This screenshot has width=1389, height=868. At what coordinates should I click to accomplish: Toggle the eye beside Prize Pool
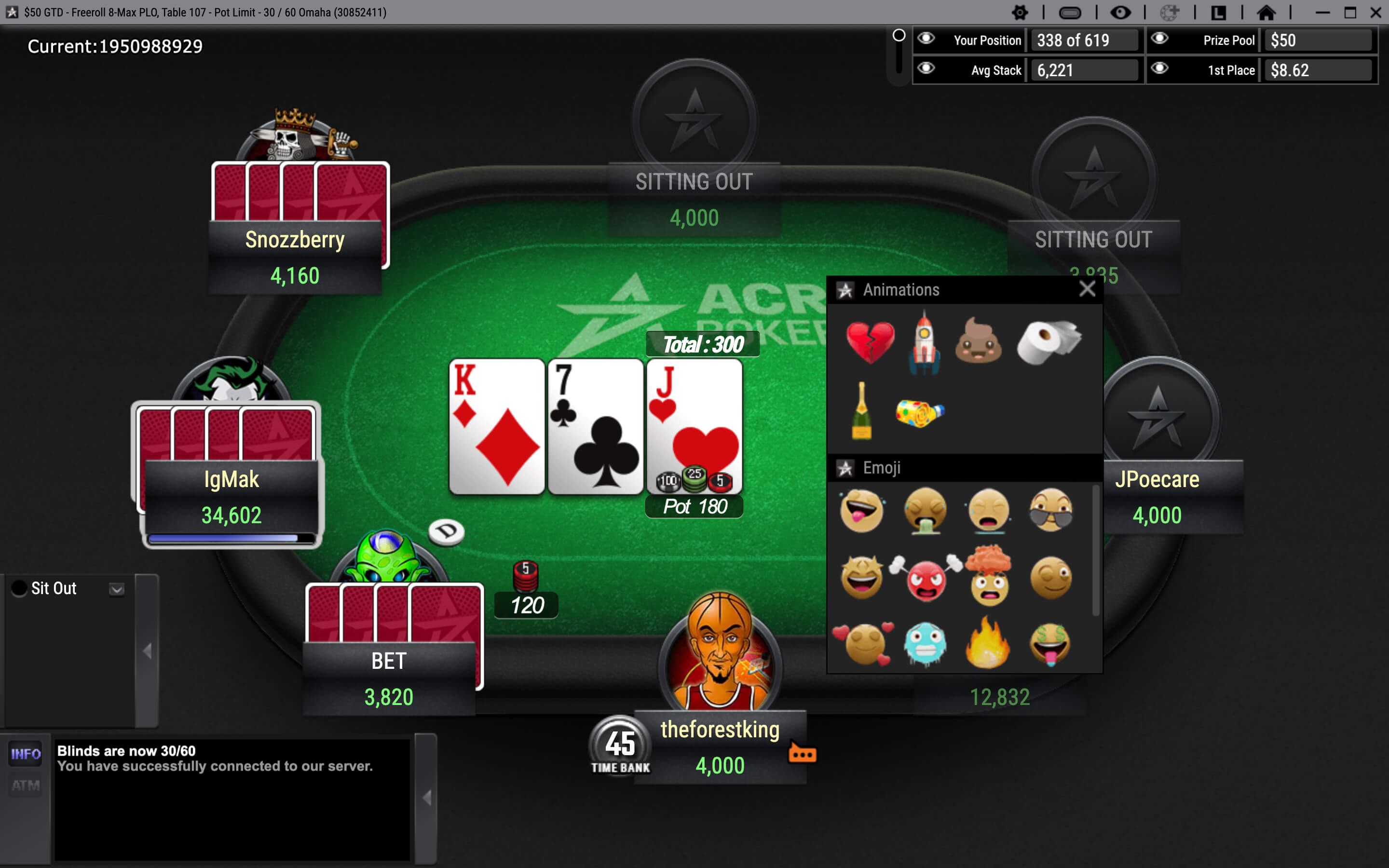point(1159,40)
